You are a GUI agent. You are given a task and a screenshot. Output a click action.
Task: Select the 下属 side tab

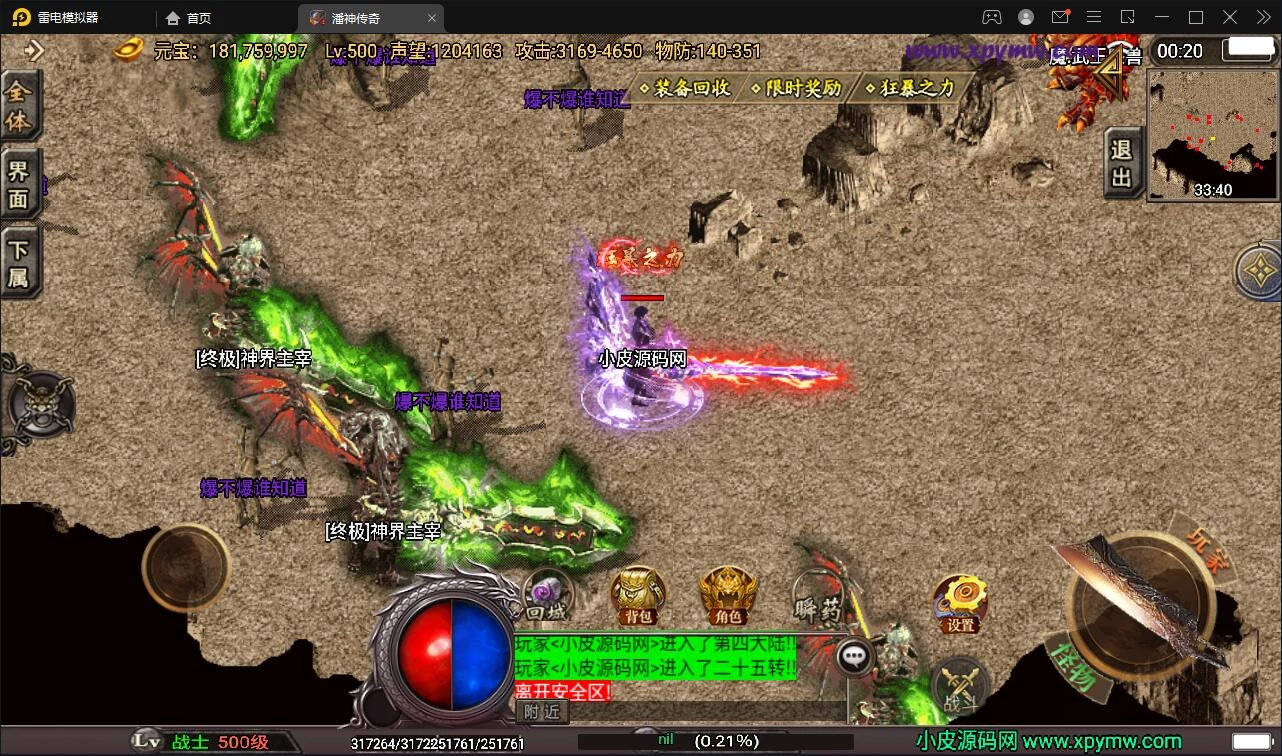pos(19,263)
